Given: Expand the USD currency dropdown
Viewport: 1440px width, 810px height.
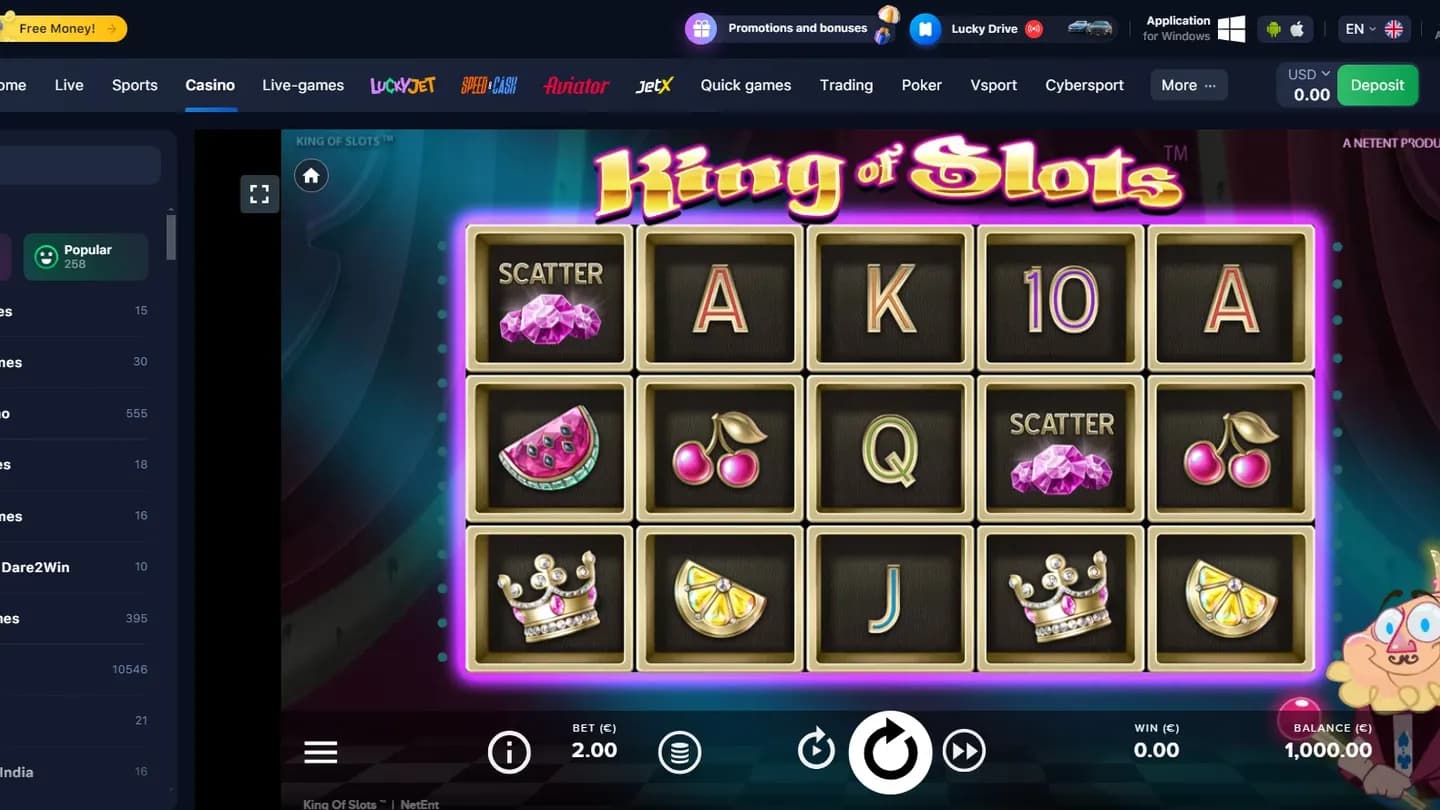Looking at the screenshot, I should (x=1305, y=73).
